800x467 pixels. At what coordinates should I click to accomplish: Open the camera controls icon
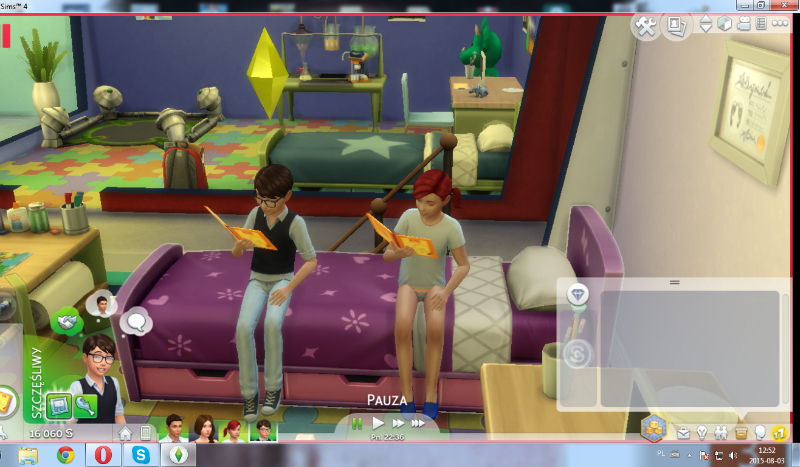click(745, 25)
